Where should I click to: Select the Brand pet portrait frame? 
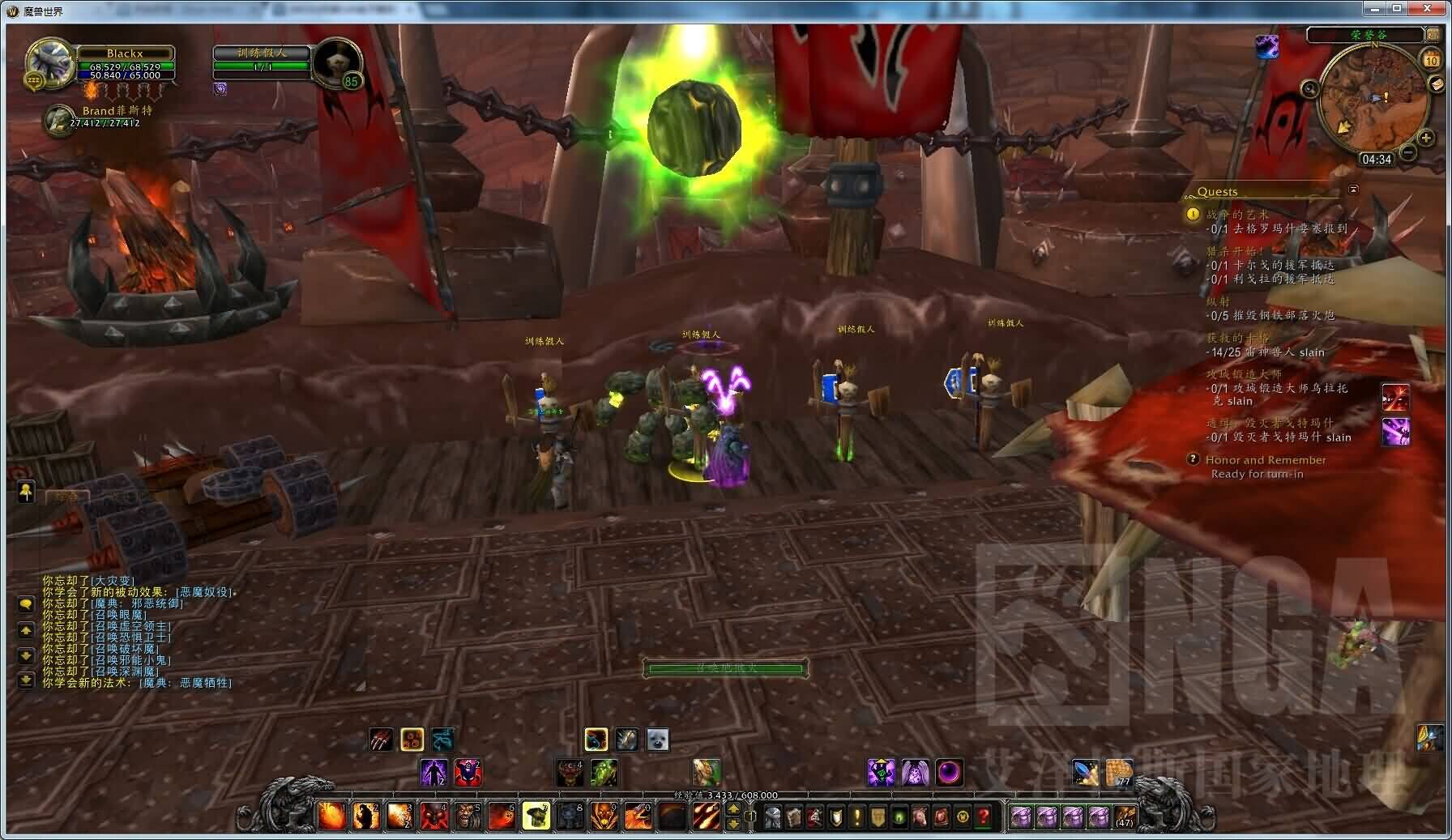tap(58, 119)
